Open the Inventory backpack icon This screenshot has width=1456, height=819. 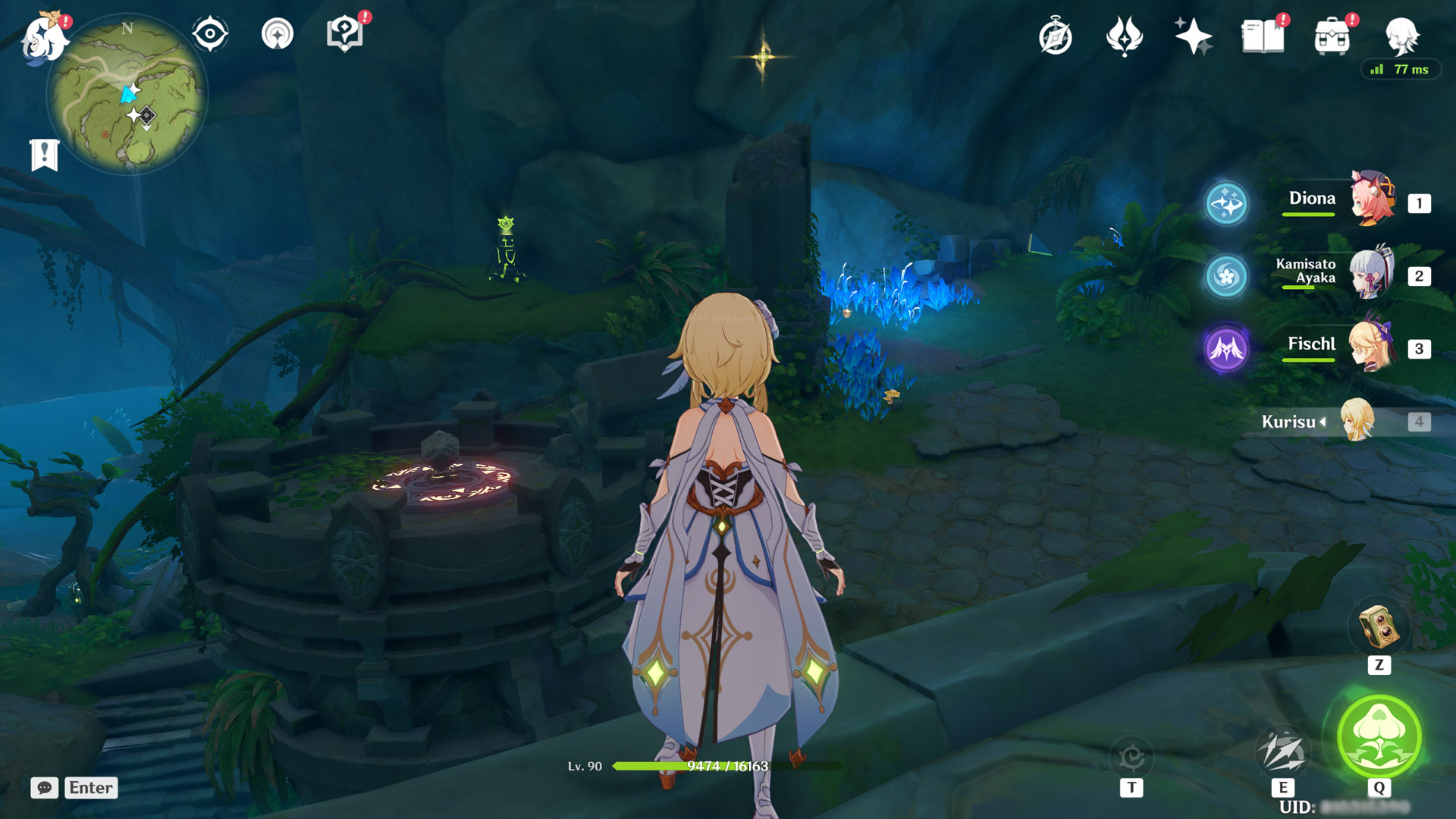tap(1332, 36)
